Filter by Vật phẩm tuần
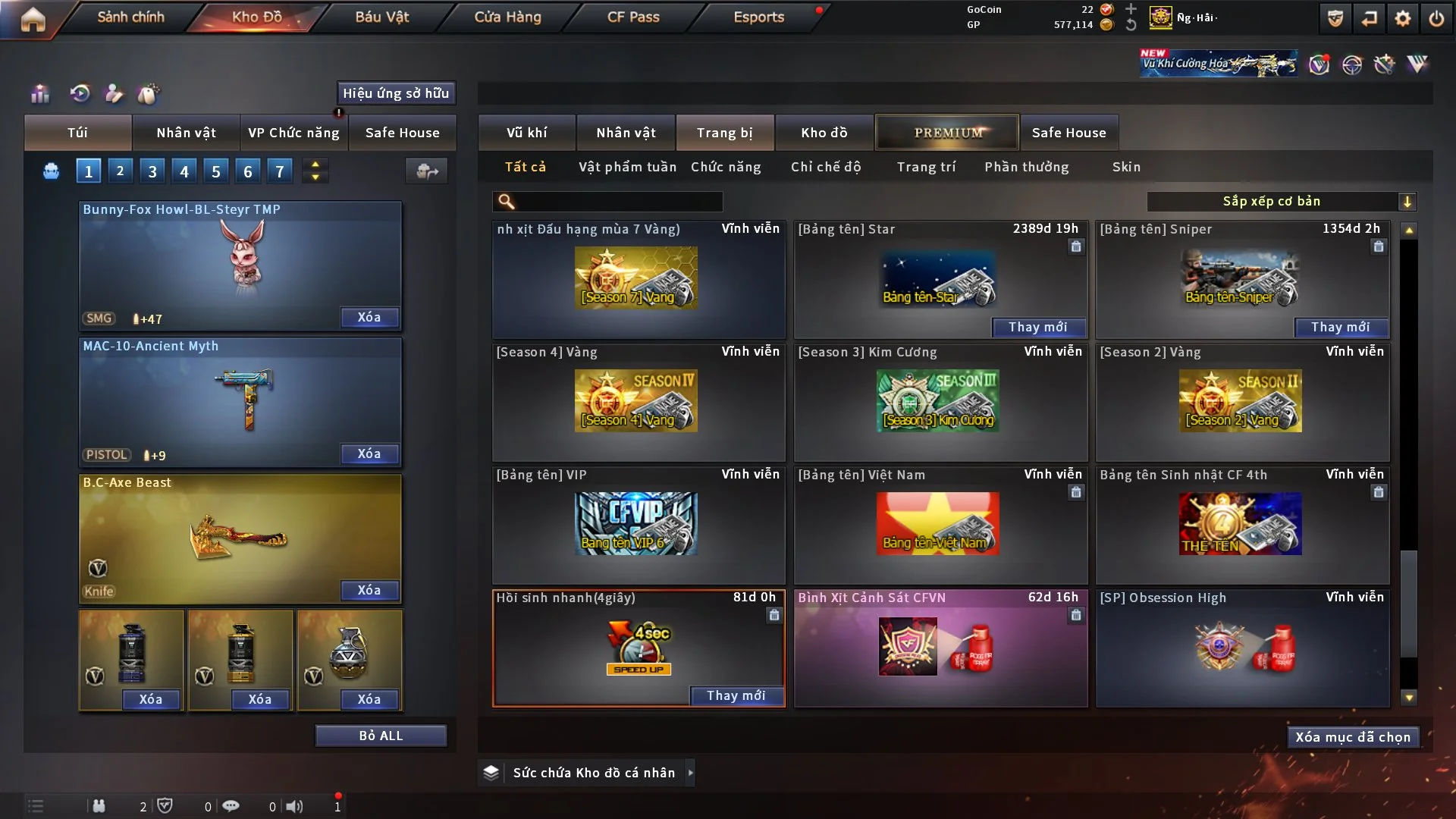The height and width of the screenshot is (819, 1456). [627, 167]
